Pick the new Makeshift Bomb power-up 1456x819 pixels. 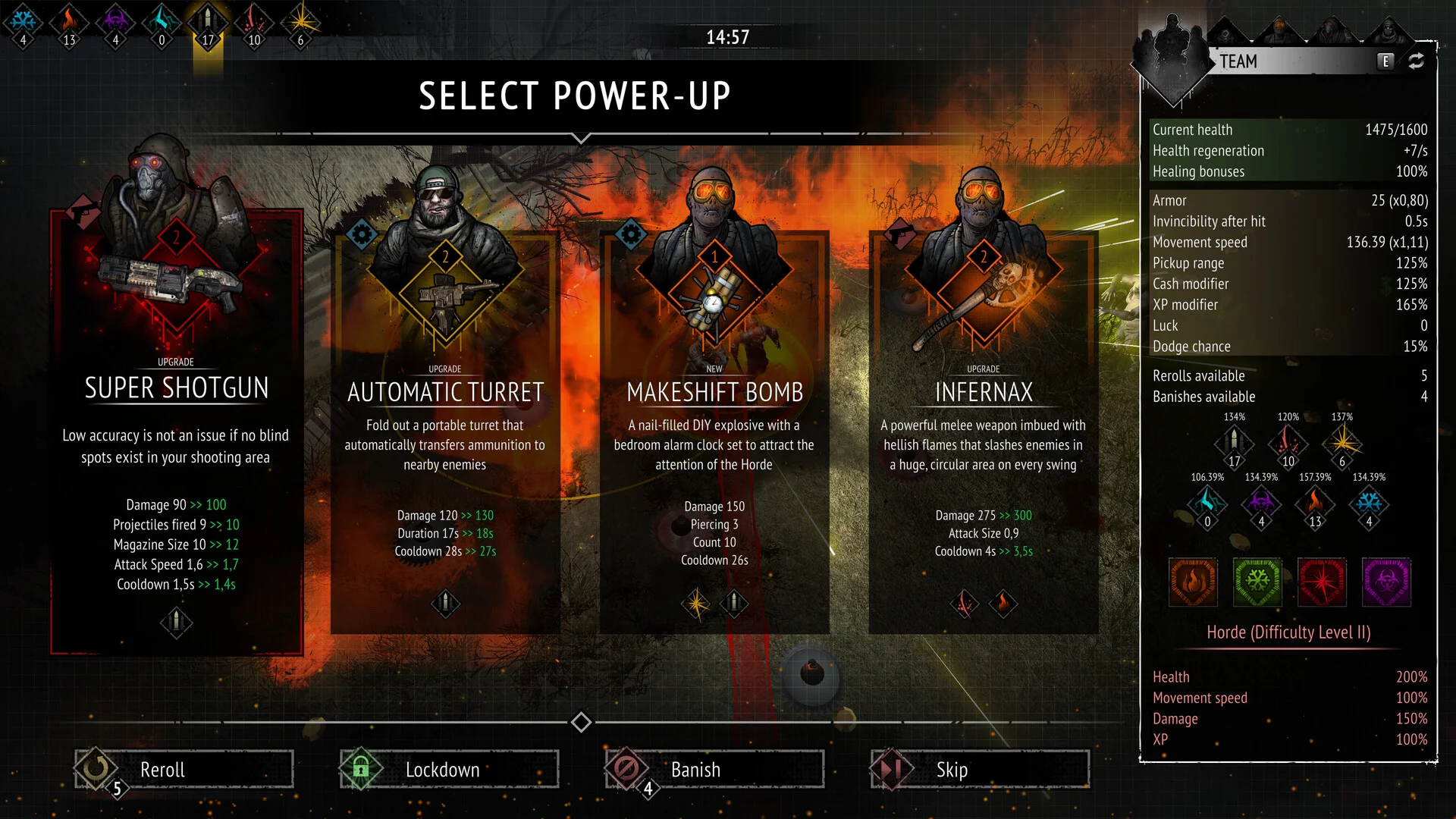click(x=714, y=432)
